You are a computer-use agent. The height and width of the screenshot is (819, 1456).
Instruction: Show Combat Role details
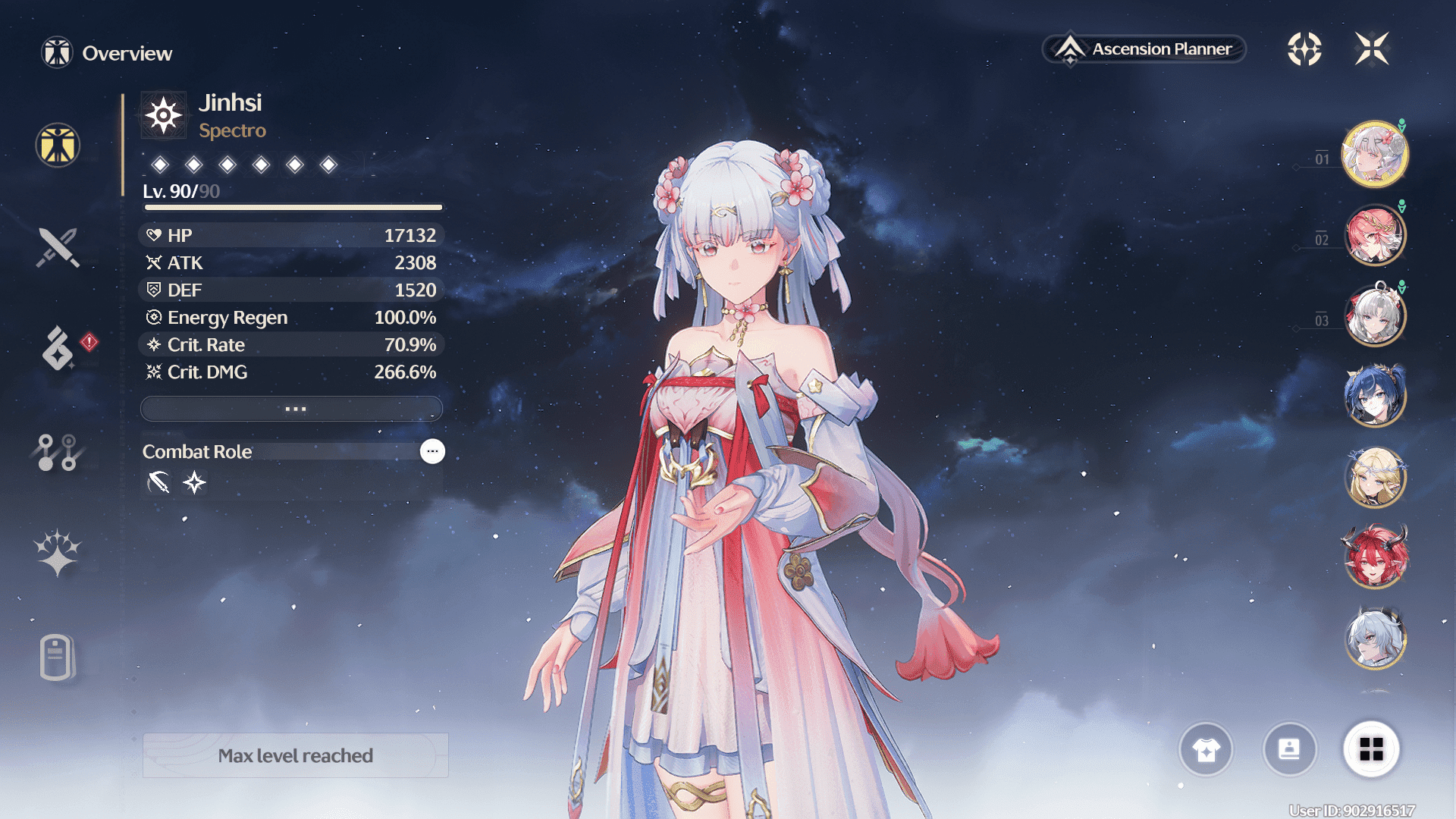432,451
